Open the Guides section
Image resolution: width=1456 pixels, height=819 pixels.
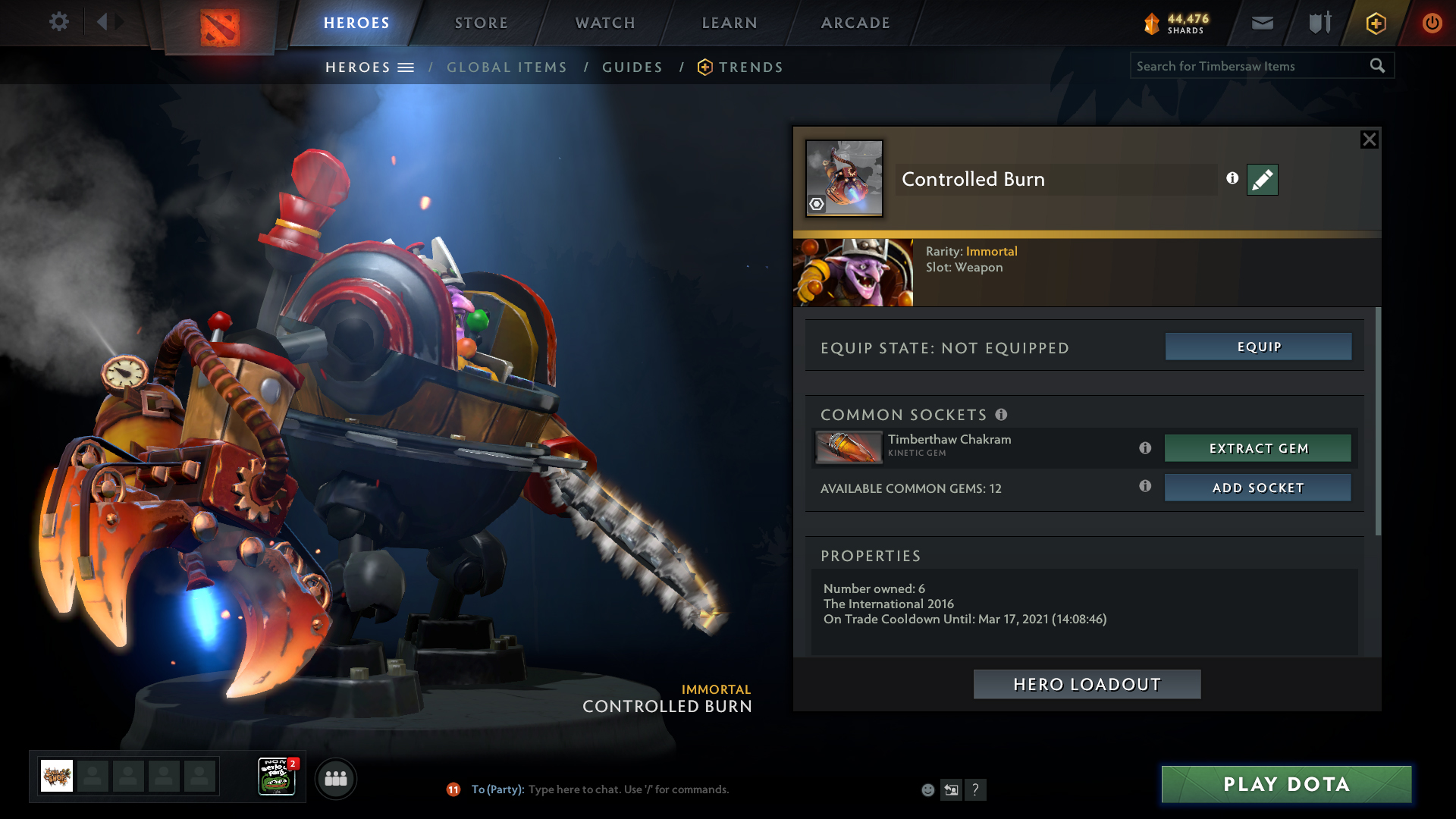pyautogui.click(x=632, y=67)
